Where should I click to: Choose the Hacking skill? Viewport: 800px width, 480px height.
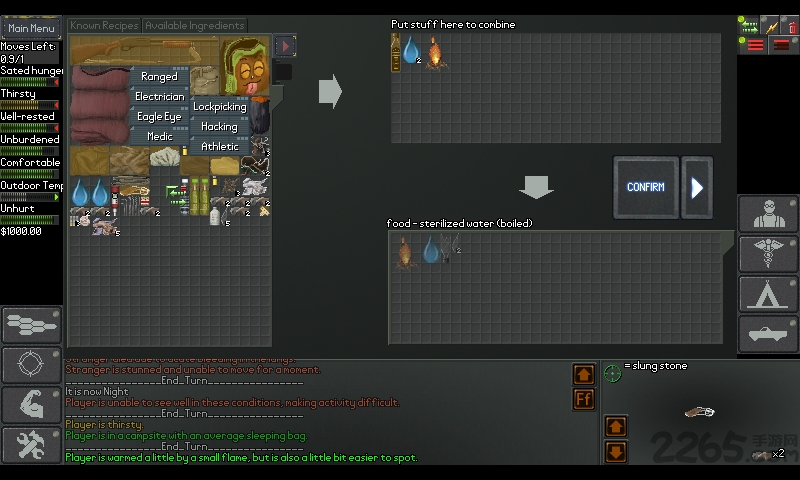pyautogui.click(x=219, y=127)
